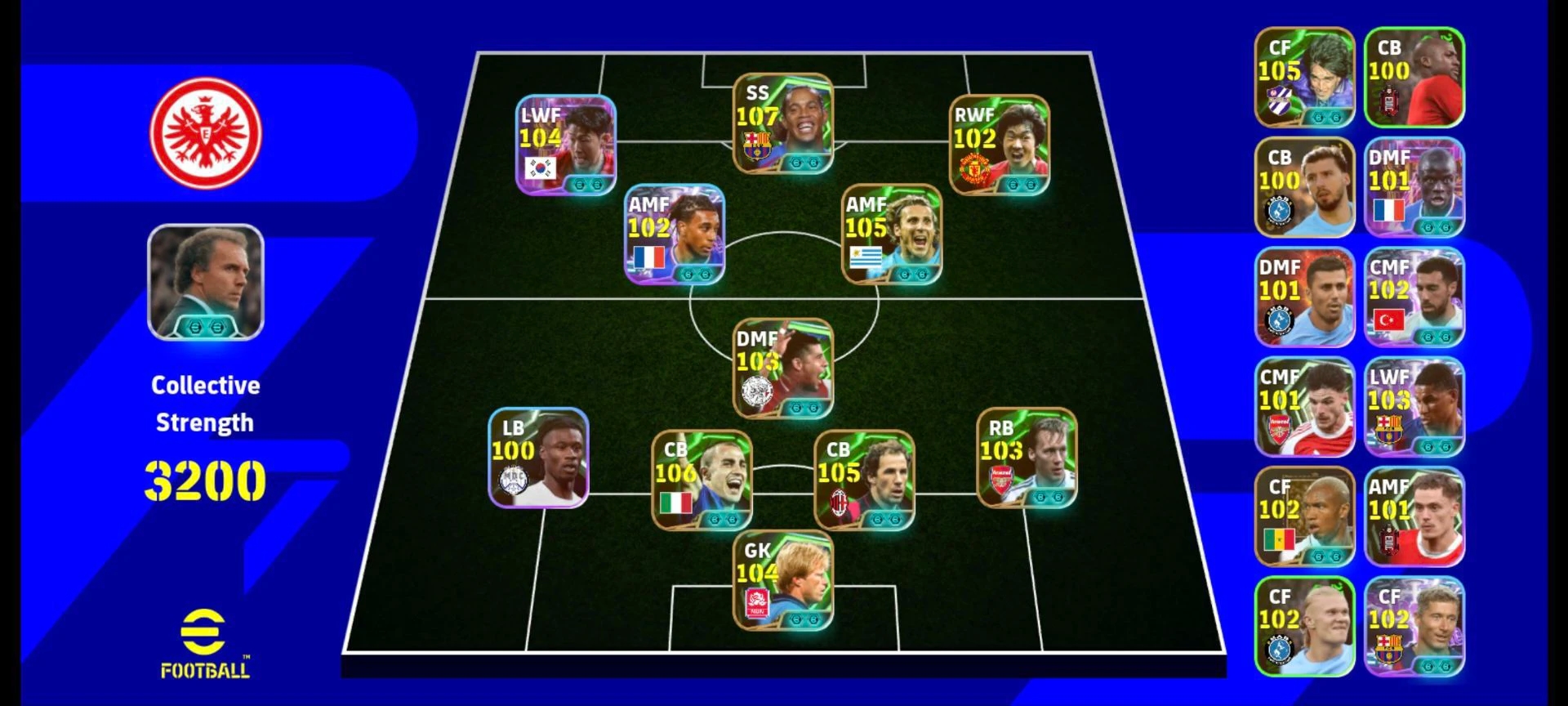This screenshot has width=1568, height=706.
Task: Select the CMF 102 Turkey substitute
Action: [x=1414, y=297]
